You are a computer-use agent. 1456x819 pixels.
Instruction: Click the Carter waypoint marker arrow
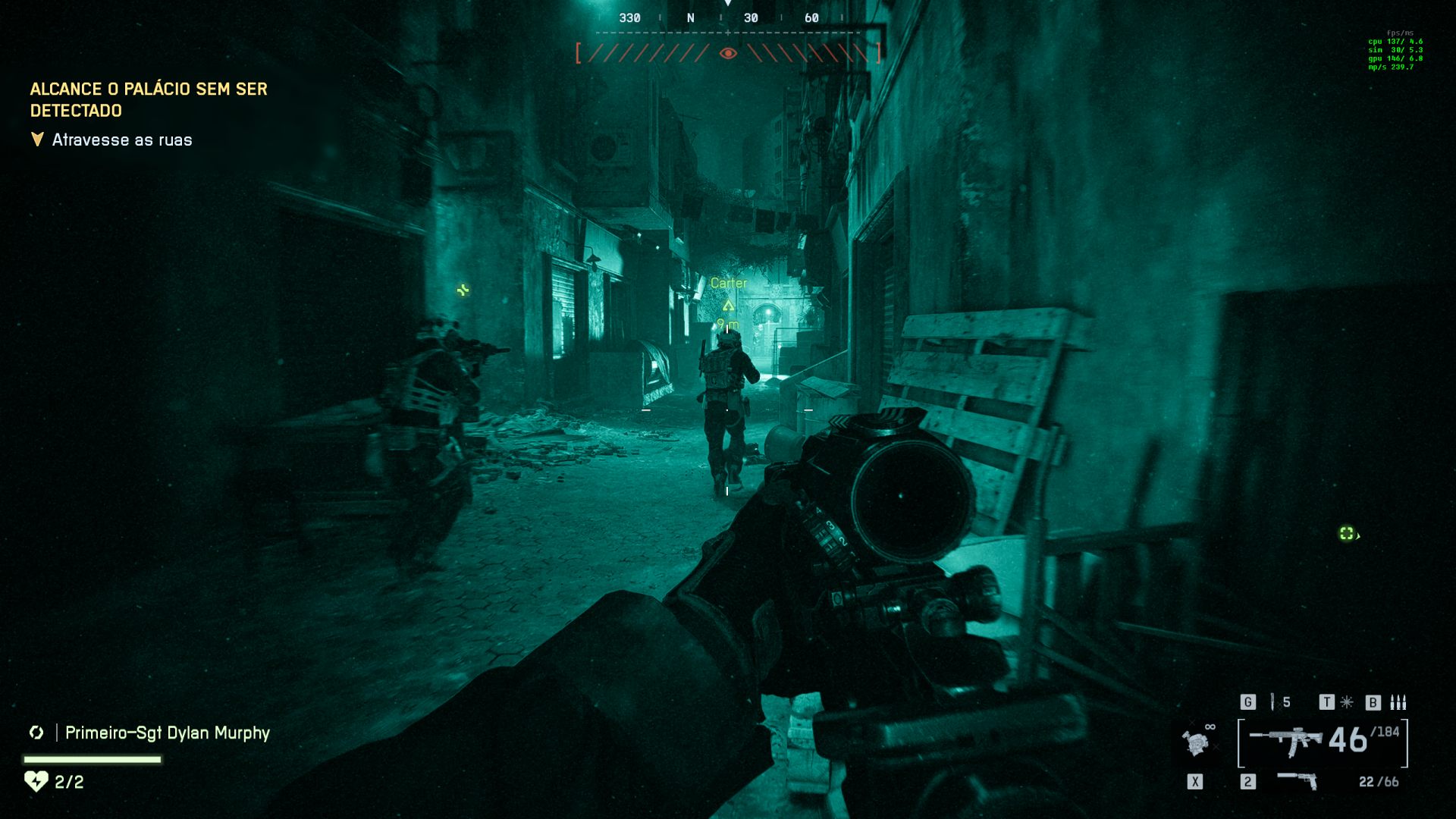click(729, 304)
